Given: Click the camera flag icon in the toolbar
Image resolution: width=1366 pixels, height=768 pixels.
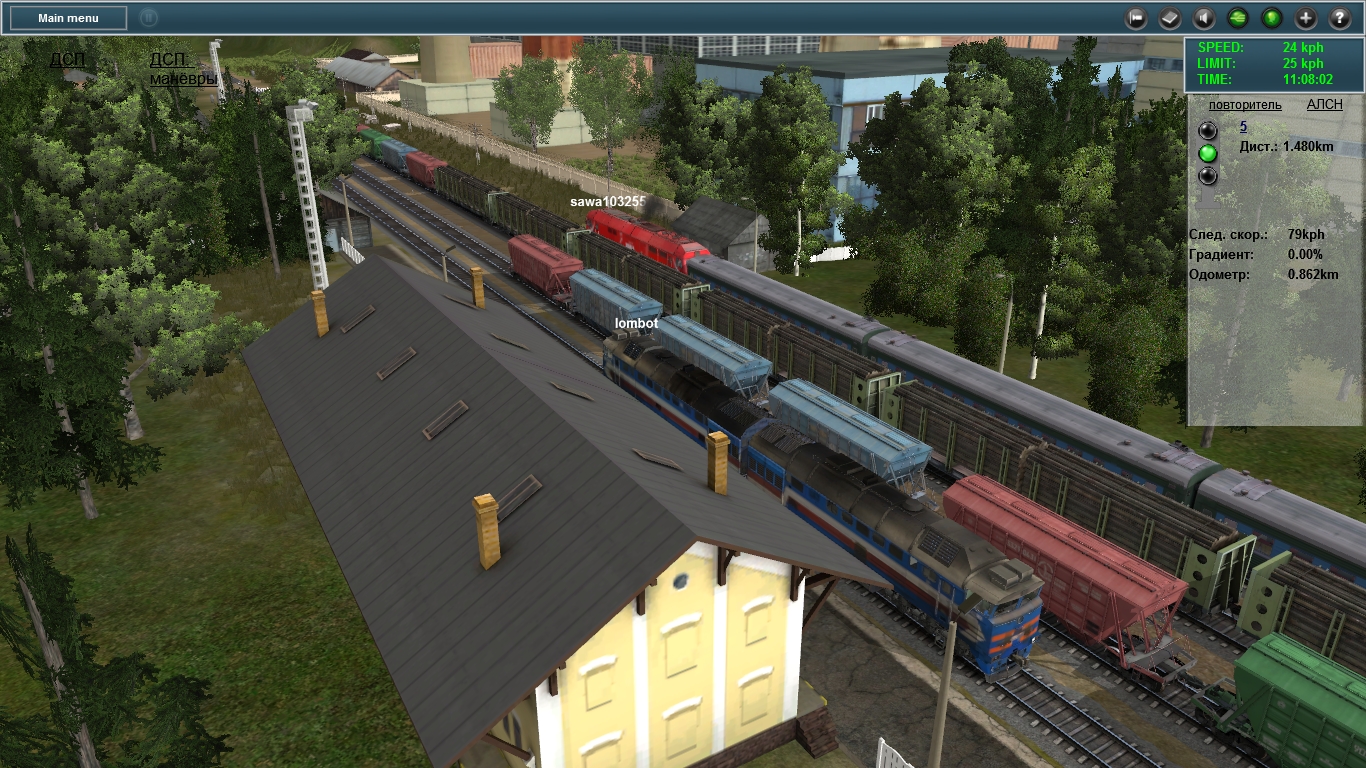Looking at the screenshot, I should pyautogui.click(x=1136, y=18).
